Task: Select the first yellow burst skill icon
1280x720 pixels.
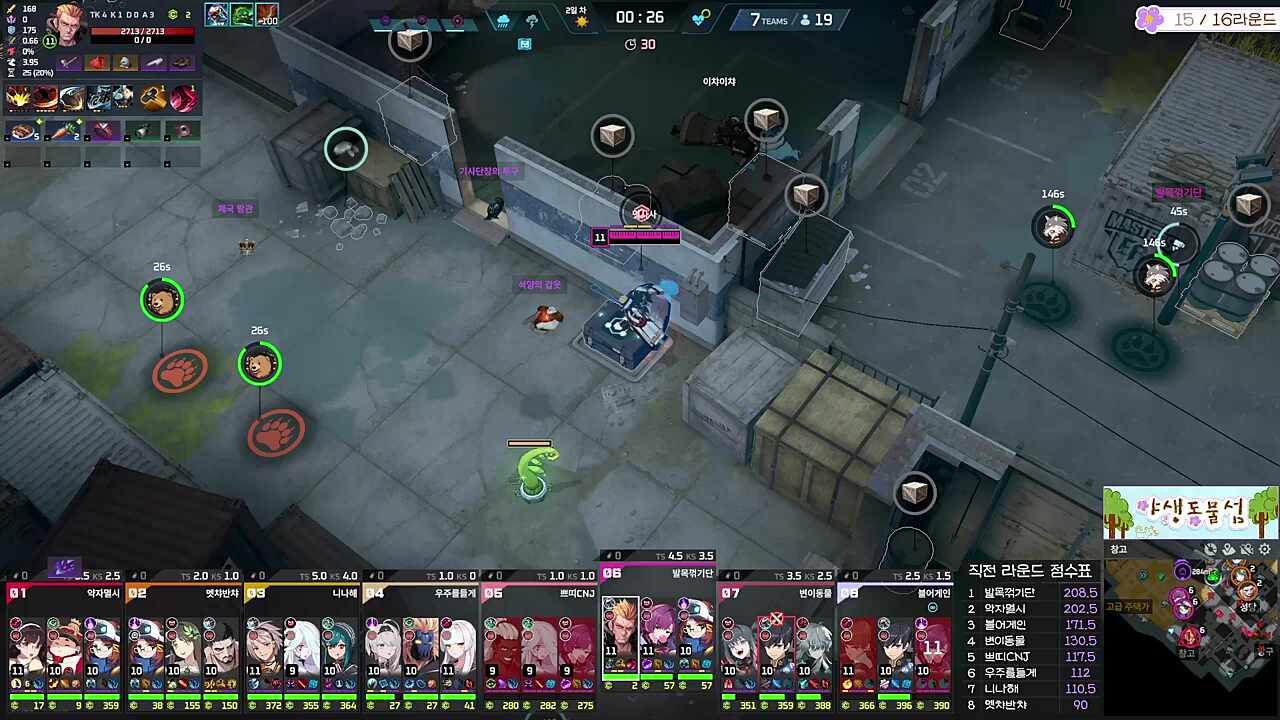Action: [x=18, y=96]
